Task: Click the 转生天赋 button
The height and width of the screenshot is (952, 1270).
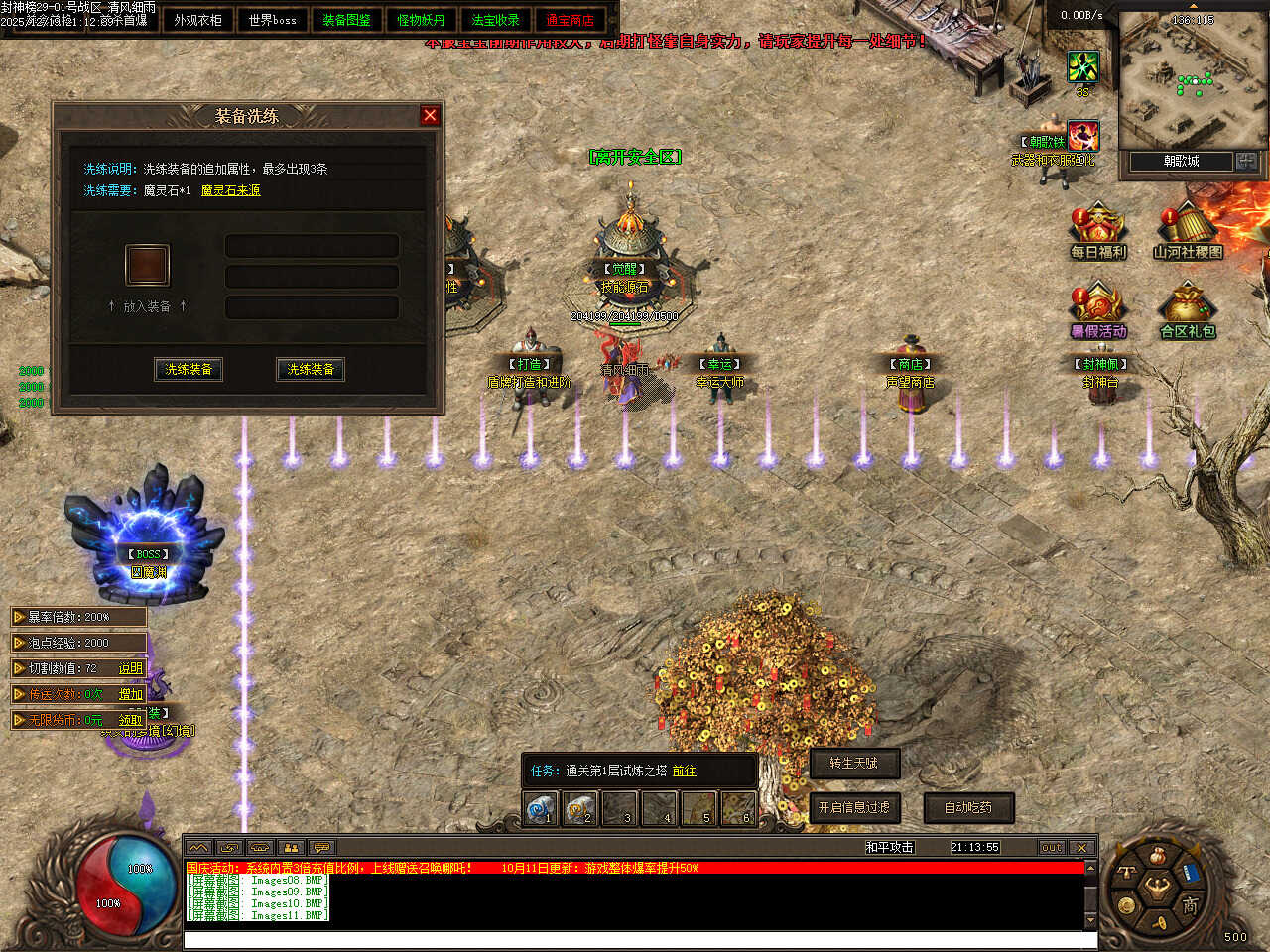Action: (853, 763)
